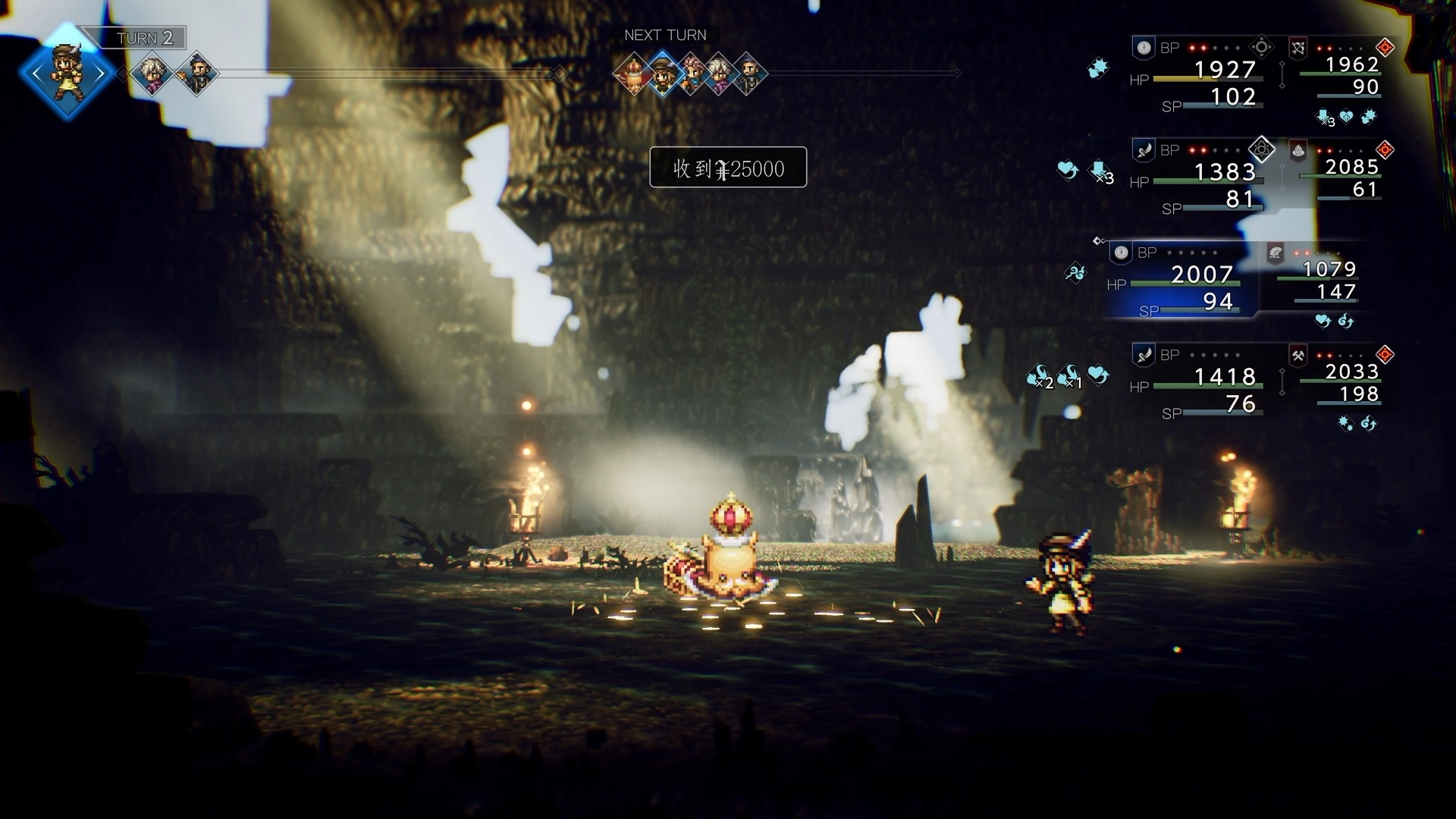Select the white-haired portrait in the current turn order
The width and height of the screenshot is (1456, 819).
[152, 74]
